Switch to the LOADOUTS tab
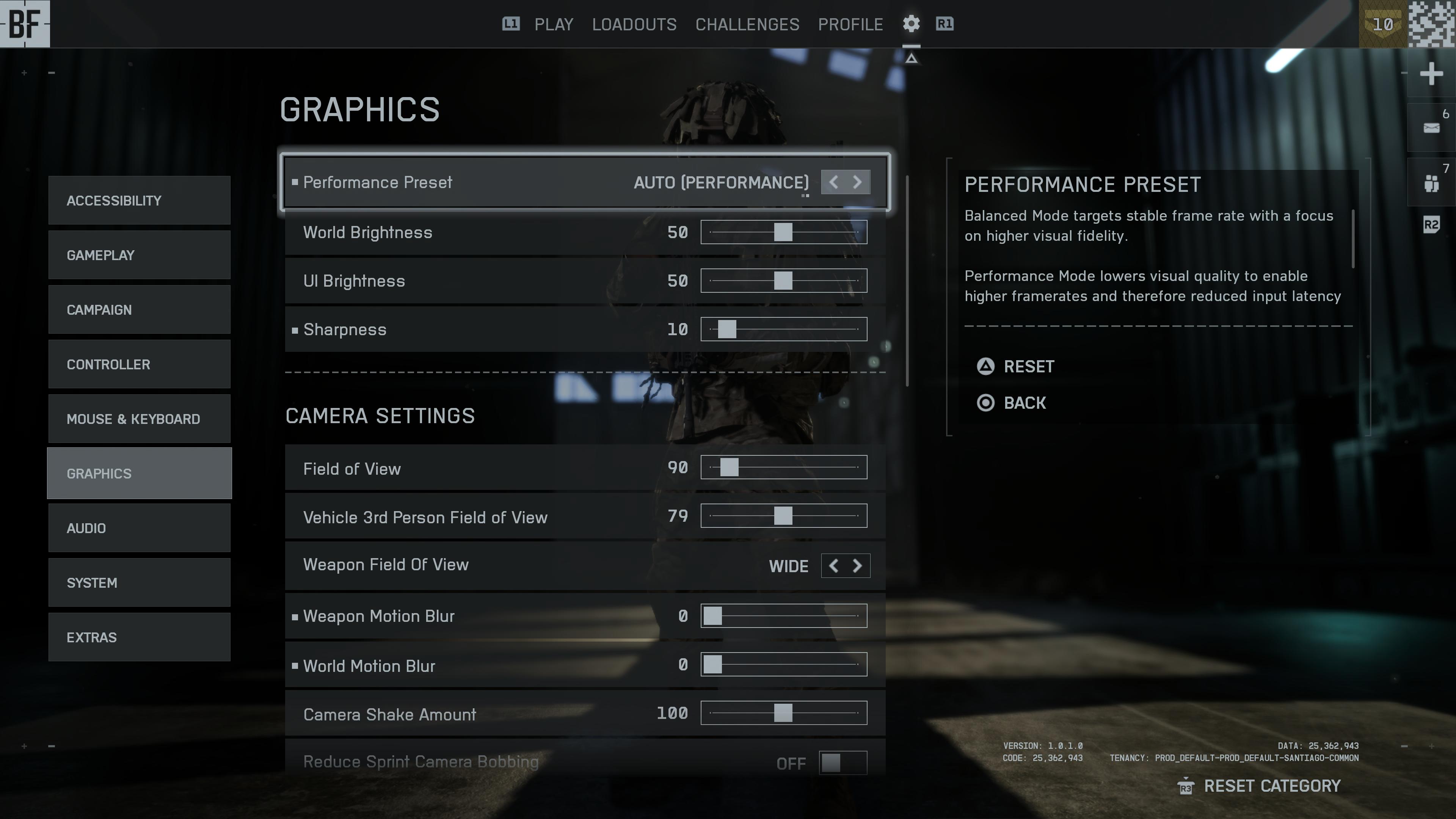 point(634,24)
